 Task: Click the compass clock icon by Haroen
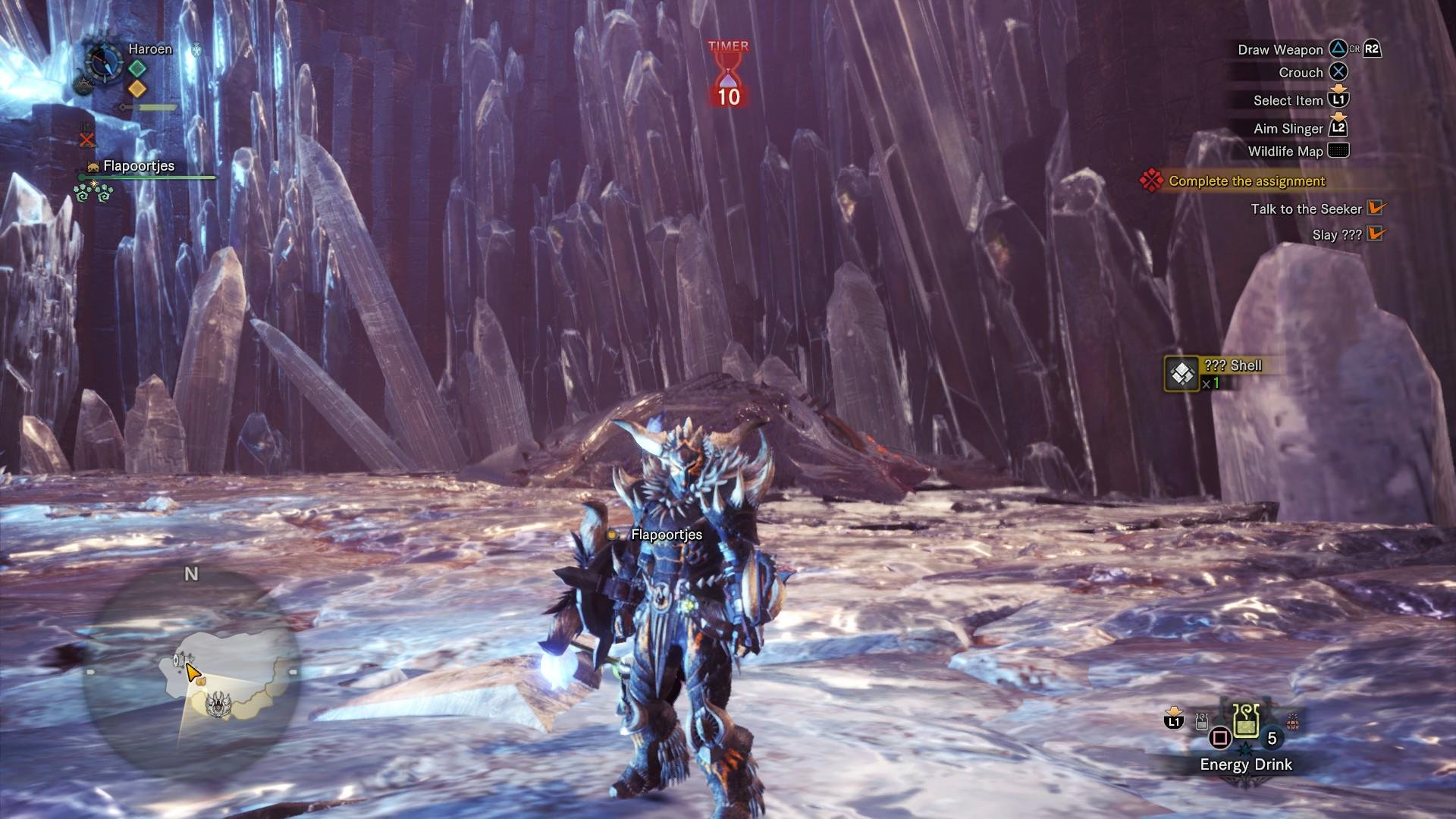pyautogui.click(x=103, y=62)
